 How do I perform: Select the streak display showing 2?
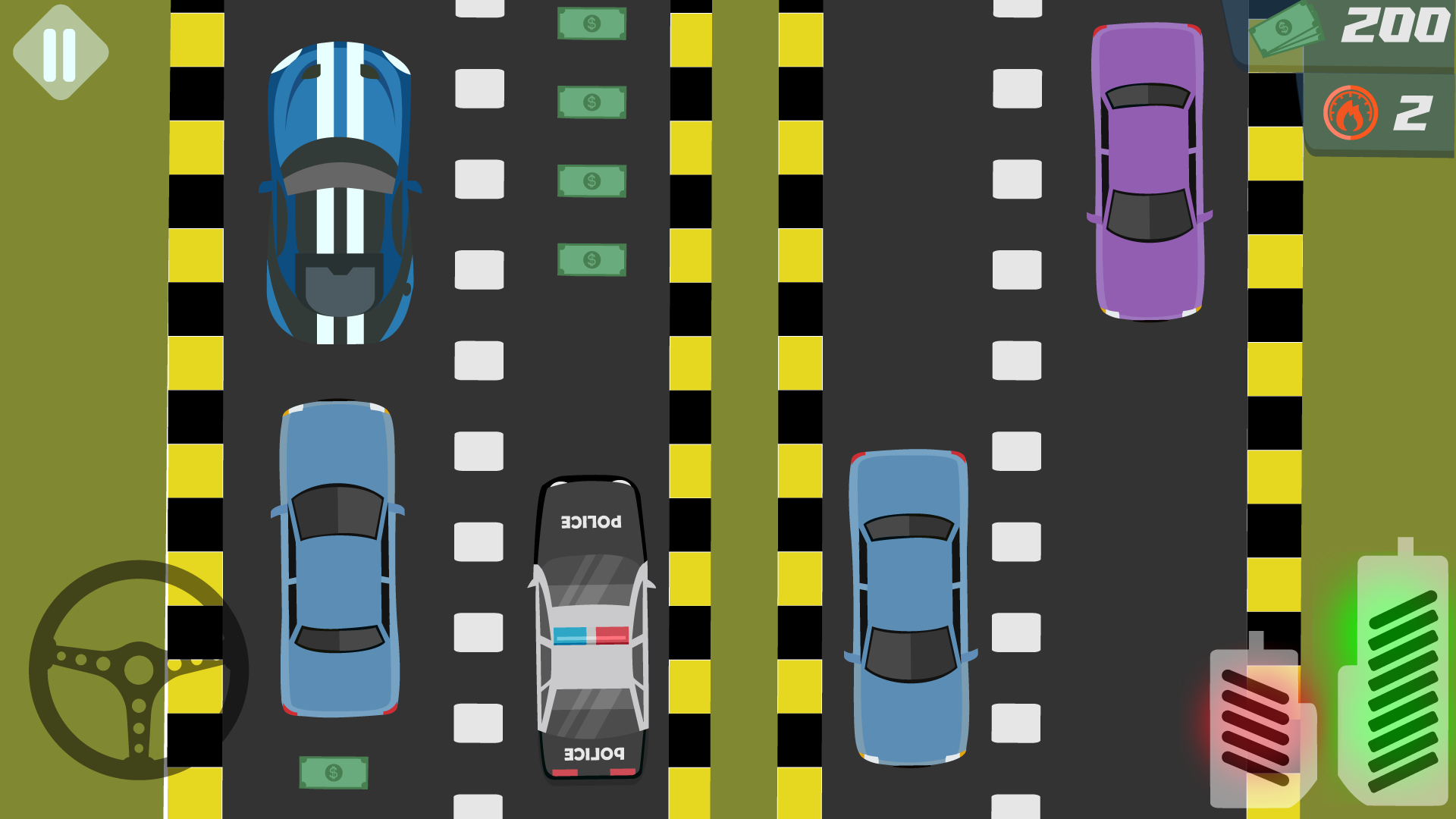tap(1410, 114)
